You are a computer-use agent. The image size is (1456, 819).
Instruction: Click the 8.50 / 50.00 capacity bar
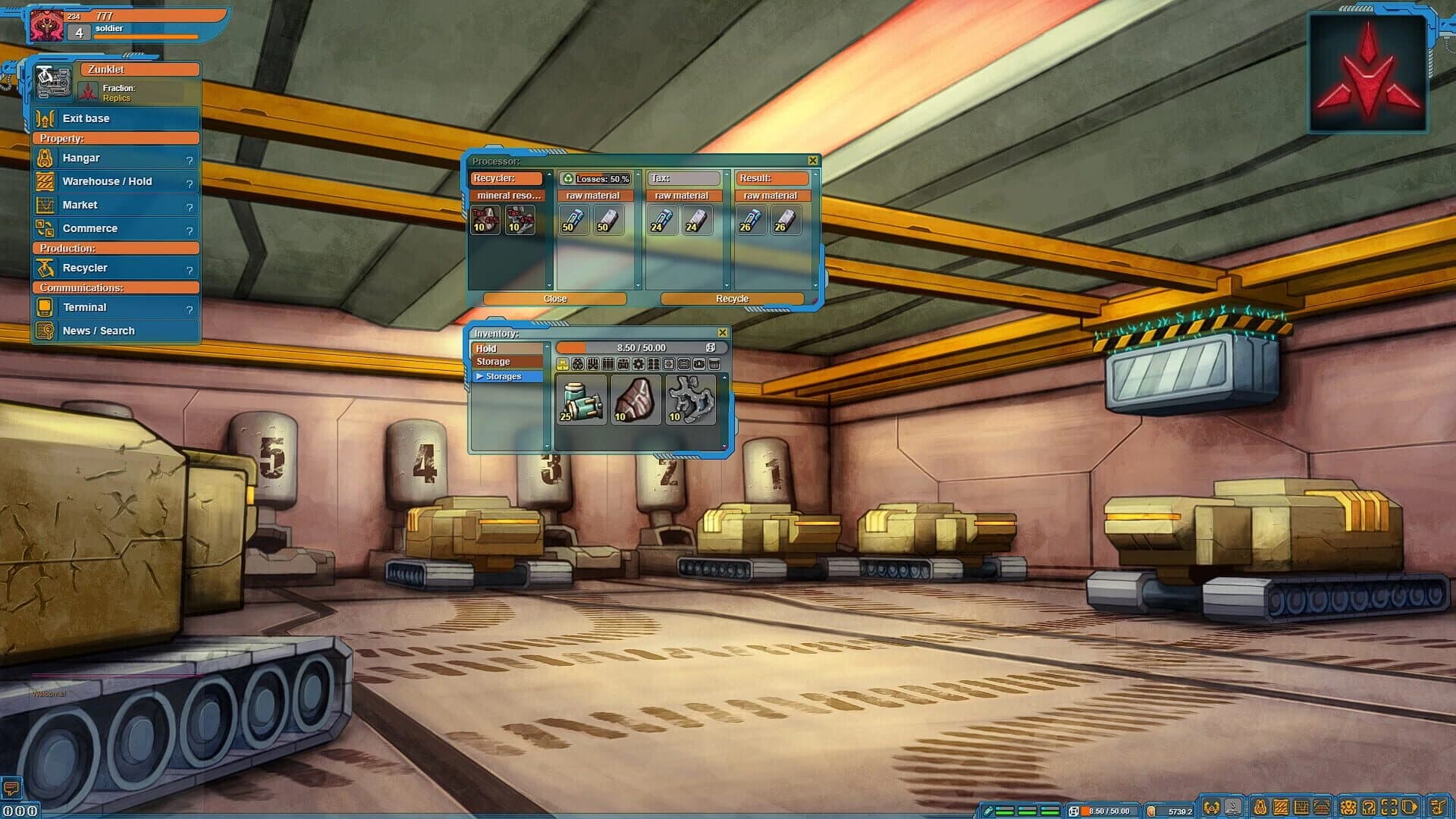[x=639, y=347]
